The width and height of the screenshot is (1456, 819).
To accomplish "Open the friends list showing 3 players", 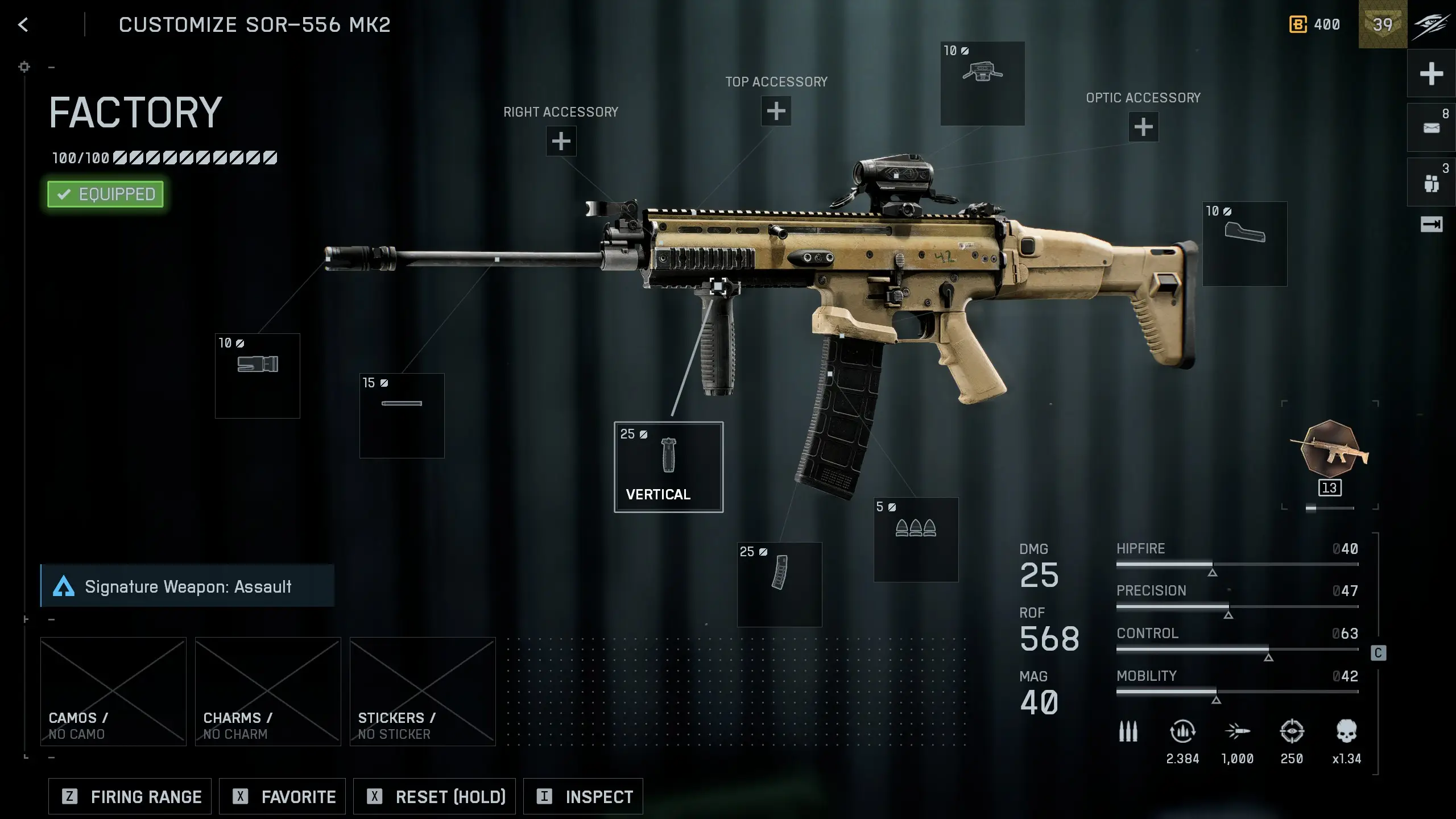I will point(1431,181).
